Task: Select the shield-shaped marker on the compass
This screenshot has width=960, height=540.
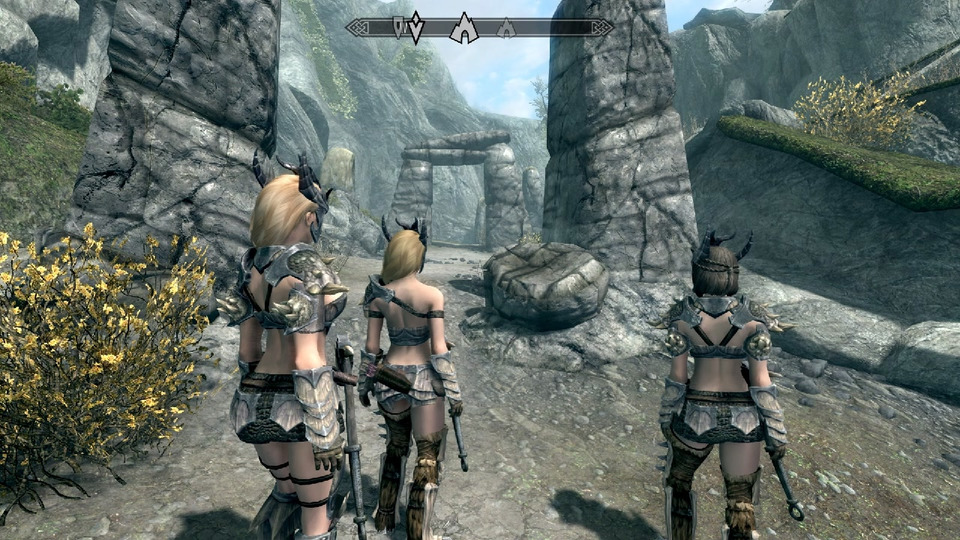Action: [399, 26]
